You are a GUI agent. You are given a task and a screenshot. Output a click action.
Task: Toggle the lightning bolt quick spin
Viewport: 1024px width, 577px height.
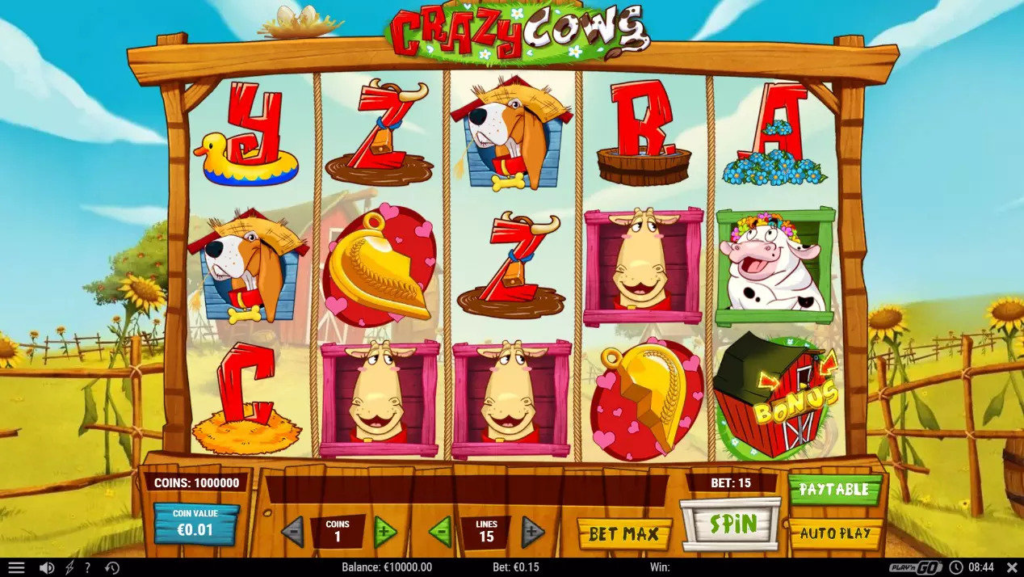(69, 567)
